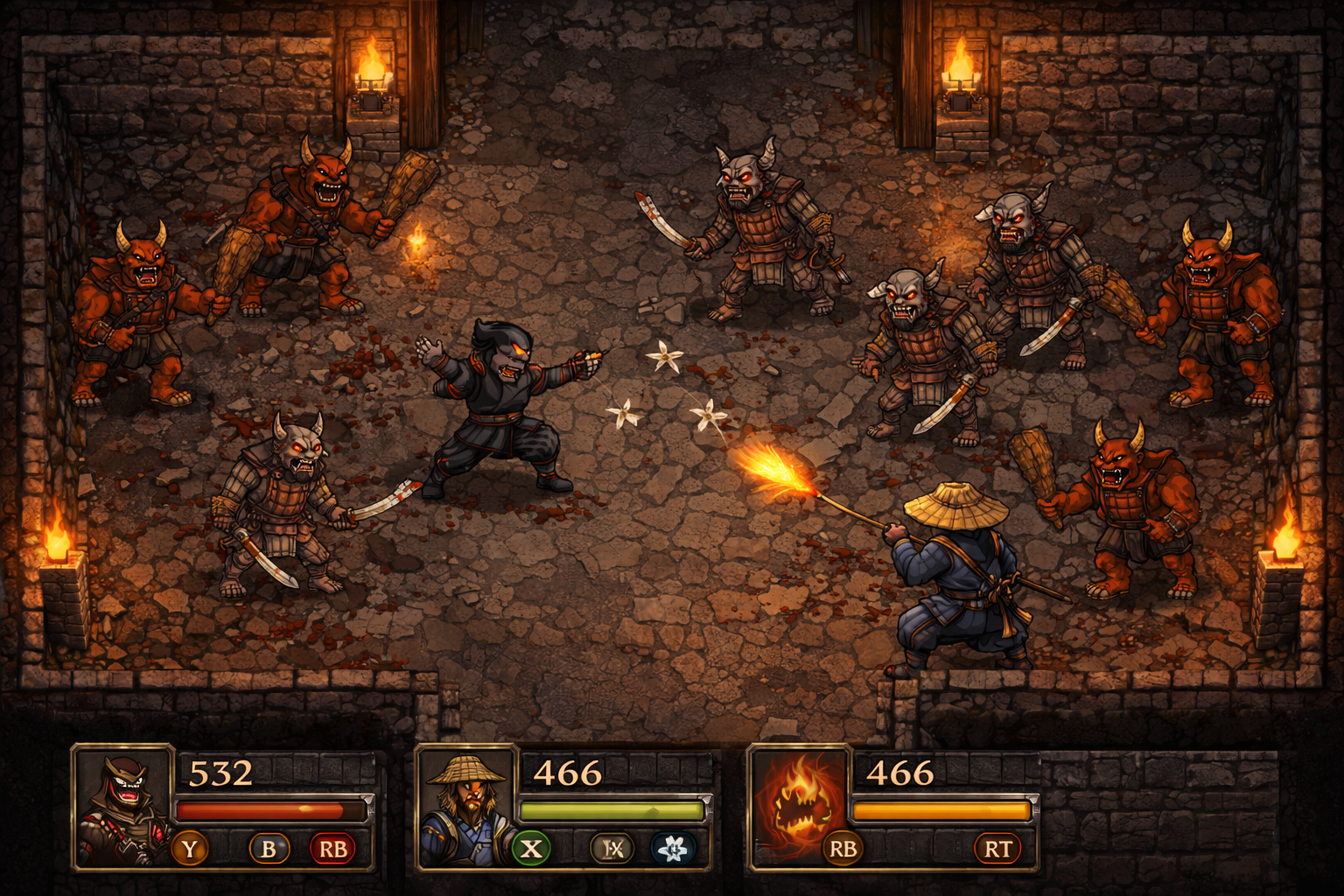Trigger the fire spirit's RT attack
The image size is (1344, 896).
click(x=999, y=846)
